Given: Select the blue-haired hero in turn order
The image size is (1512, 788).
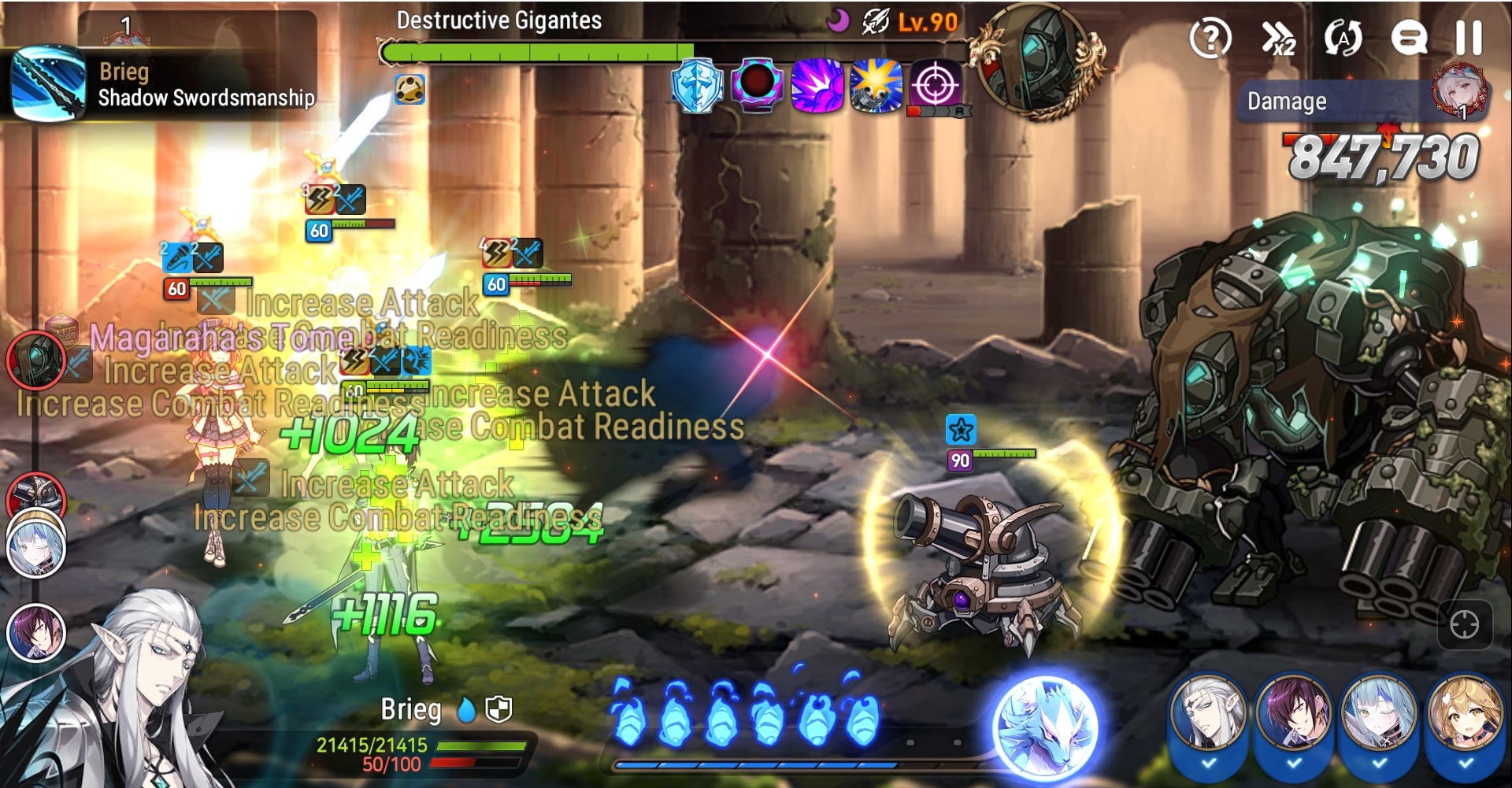Looking at the screenshot, I should coord(35,545).
